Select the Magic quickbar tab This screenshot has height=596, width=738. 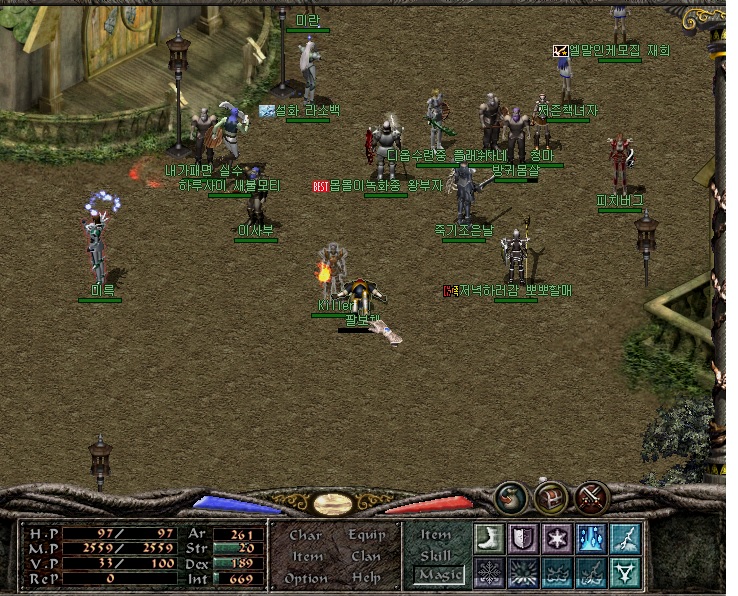437,575
